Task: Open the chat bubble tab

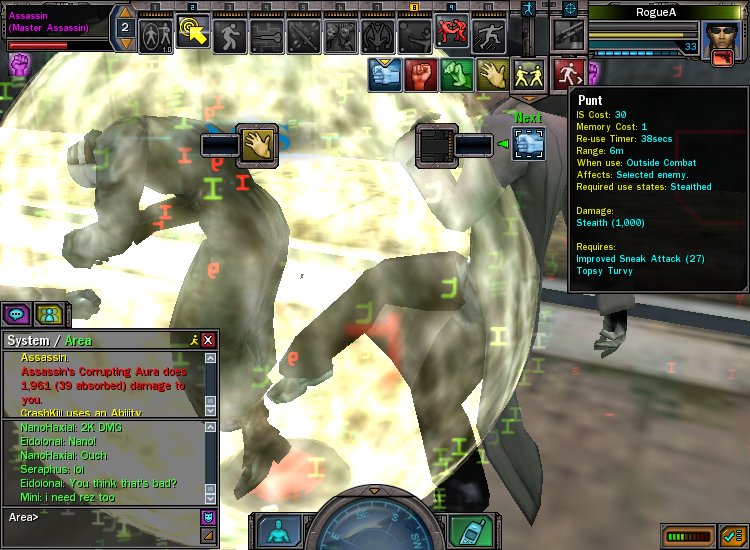Action: [17, 314]
